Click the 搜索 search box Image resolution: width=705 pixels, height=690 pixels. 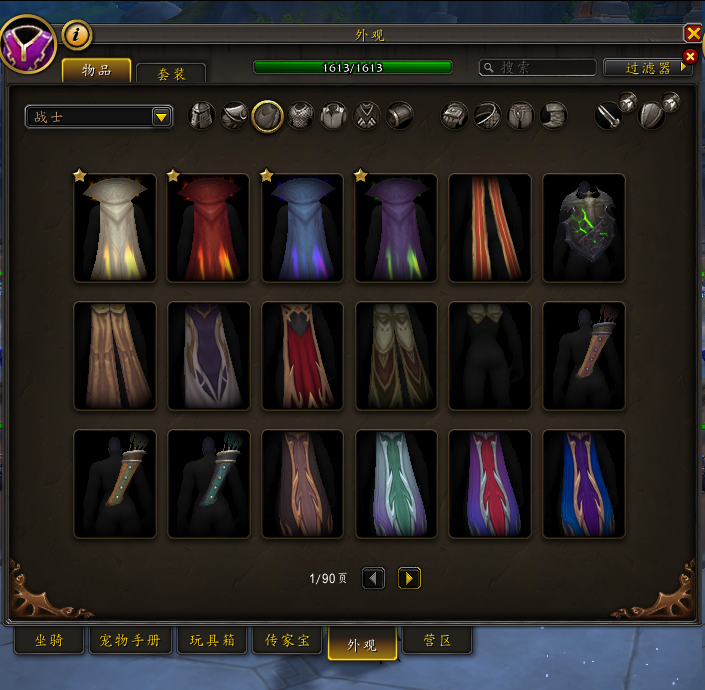(x=536, y=67)
